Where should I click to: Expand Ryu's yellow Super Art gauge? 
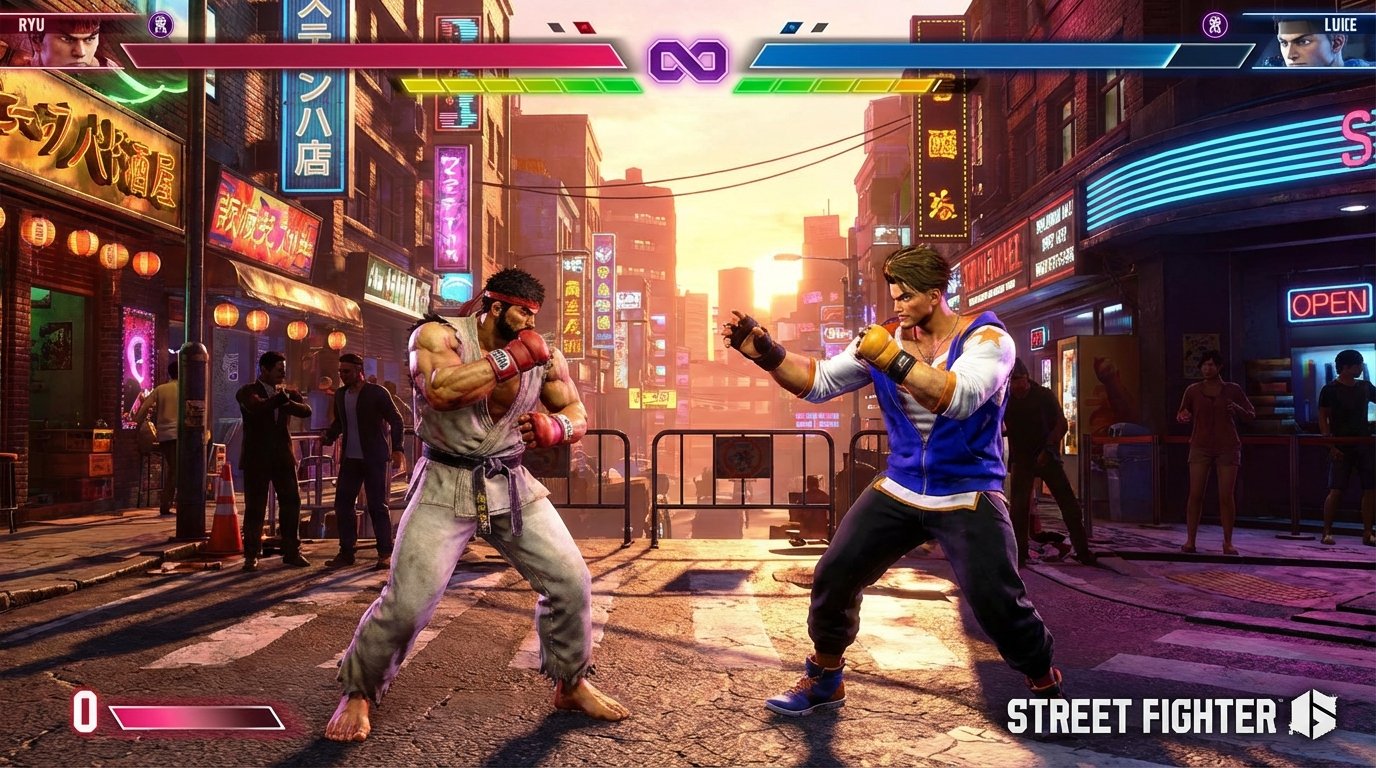click(460, 84)
